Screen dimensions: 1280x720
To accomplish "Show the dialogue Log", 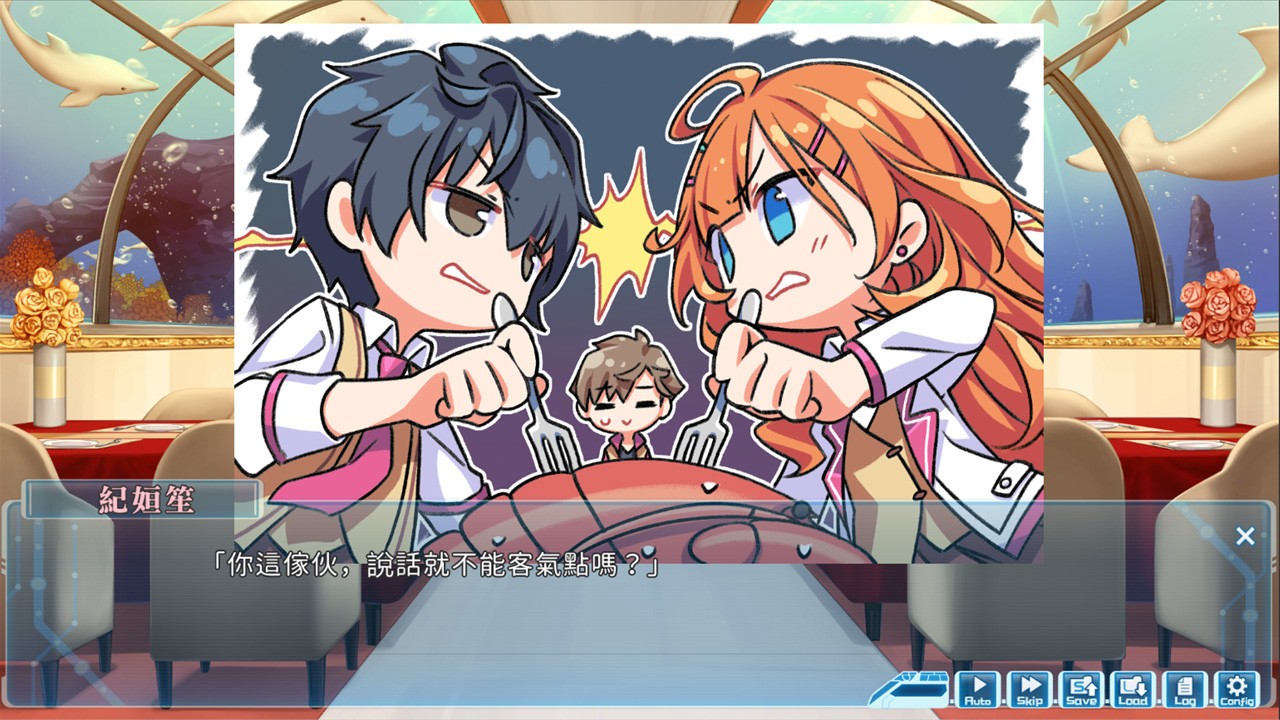I will [1185, 689].
